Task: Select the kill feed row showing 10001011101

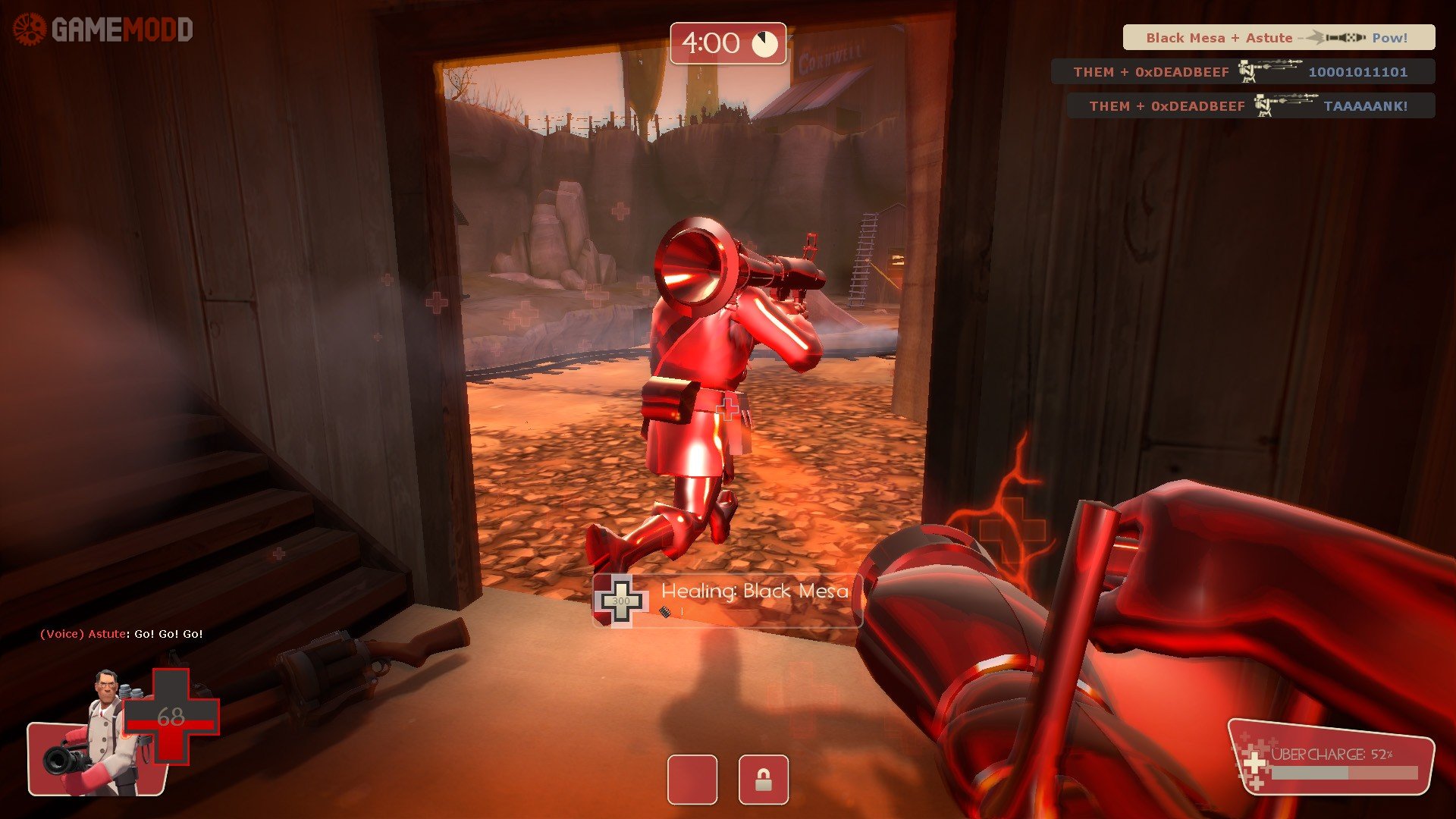Action: tap(1242, 72)
